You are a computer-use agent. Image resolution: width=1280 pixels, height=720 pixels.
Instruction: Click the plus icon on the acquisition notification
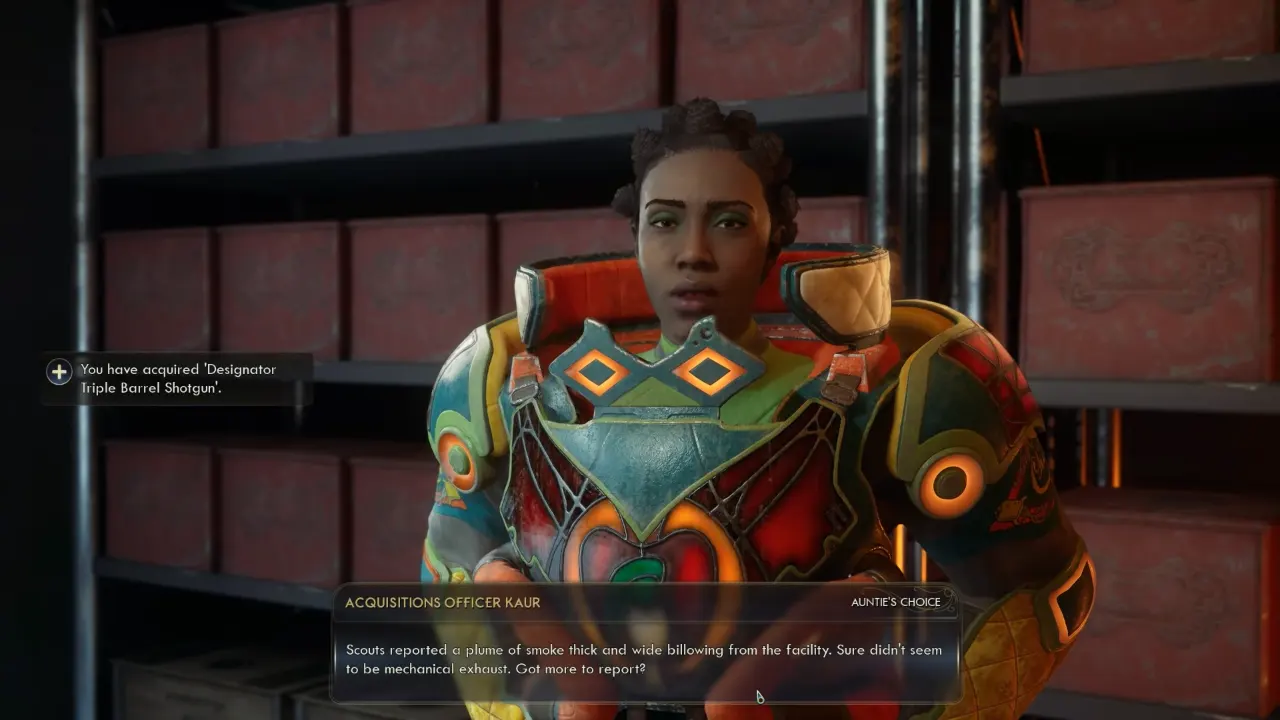coord(59,371)
